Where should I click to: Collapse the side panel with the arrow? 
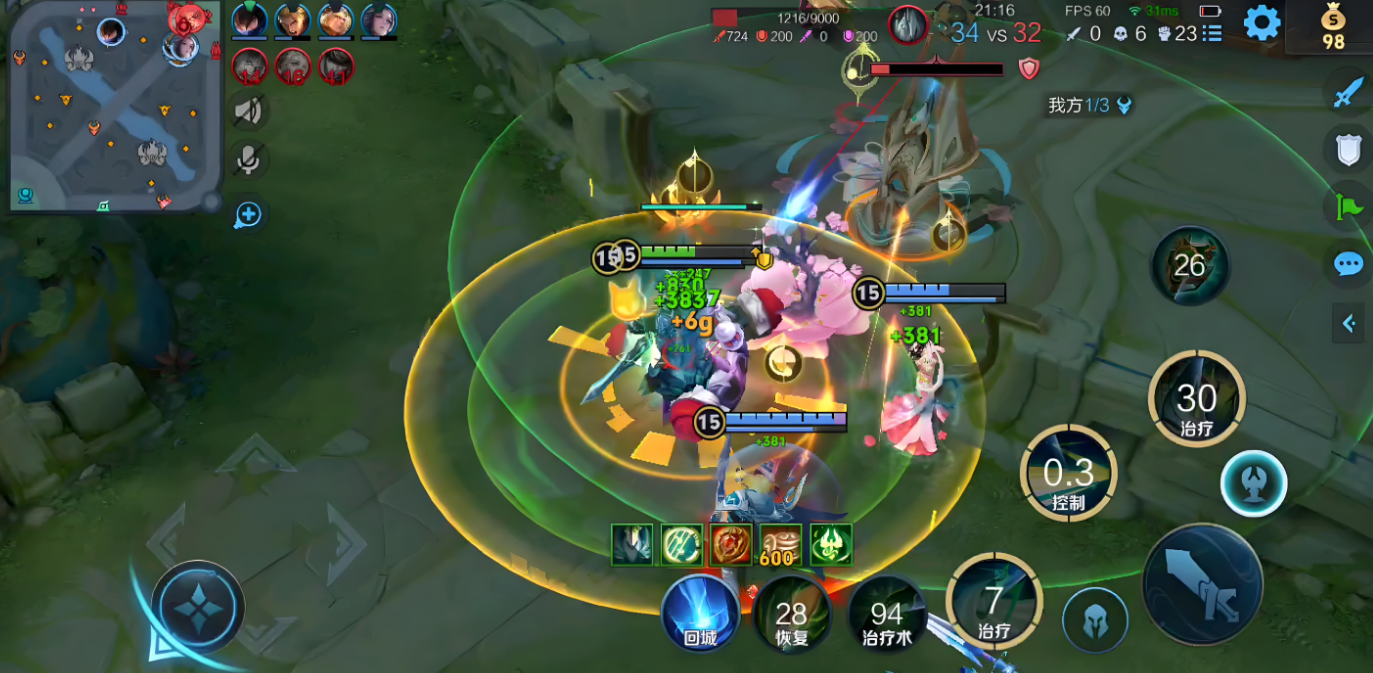[x=1348, y=323]
